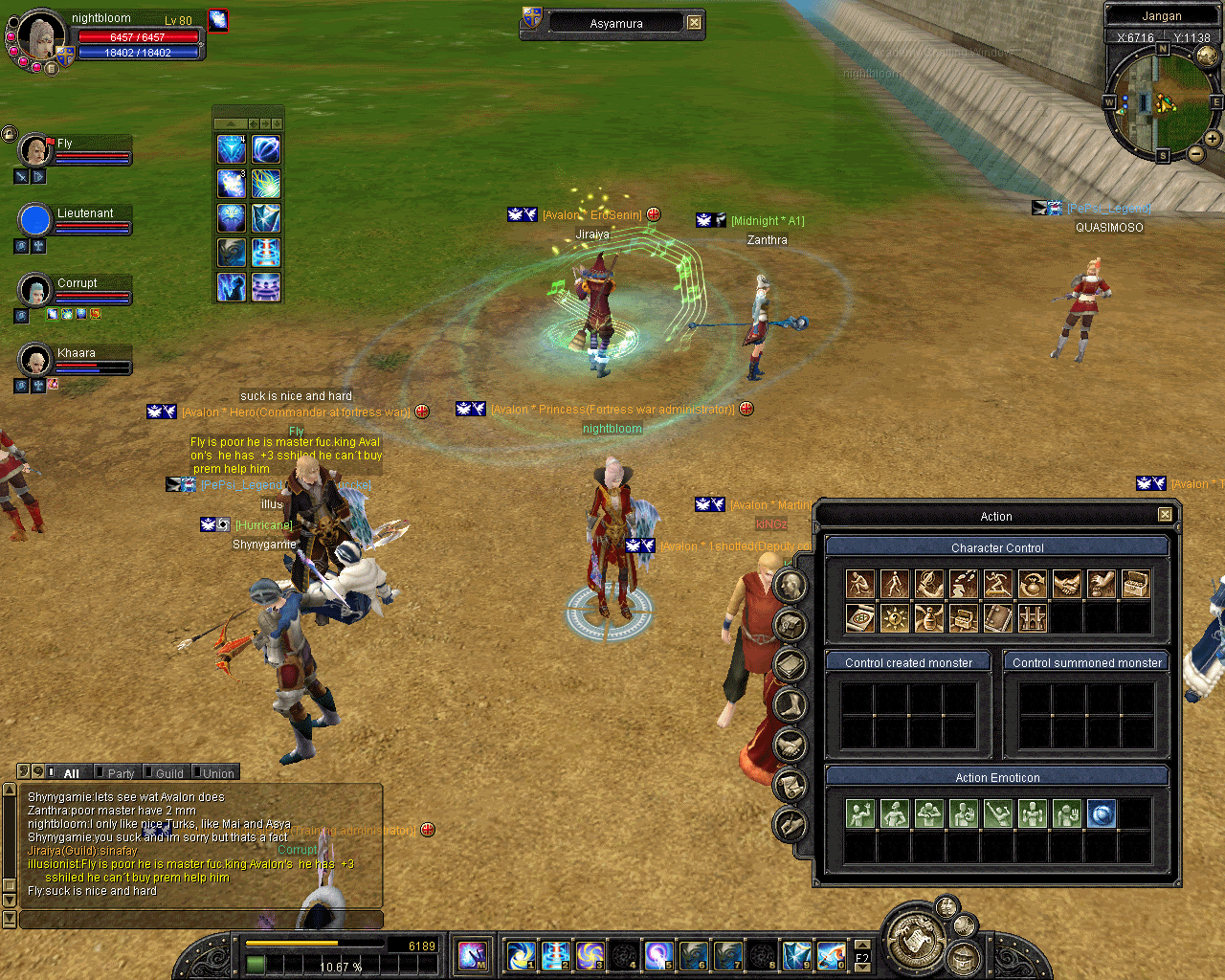Open the world map globe button
This screenshot has height=980, width=1225.
click(1208, 56)
